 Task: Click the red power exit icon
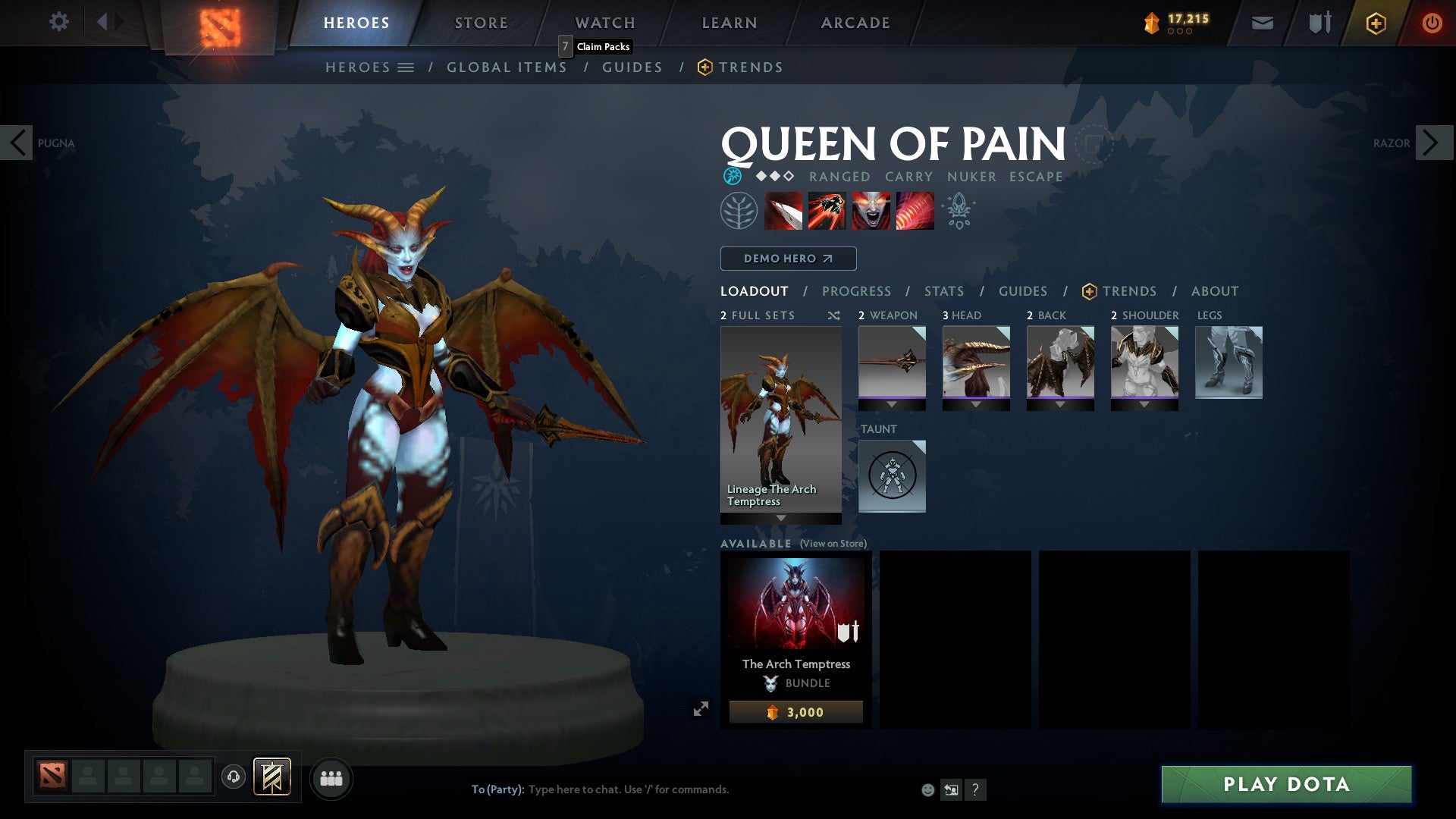1432,23
